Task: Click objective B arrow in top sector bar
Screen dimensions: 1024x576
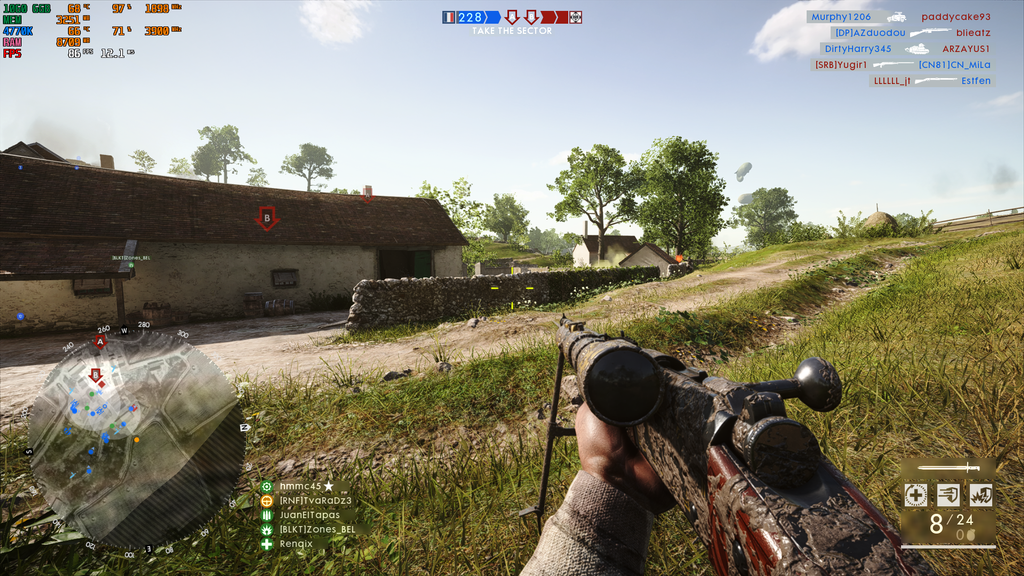Action: [531, 17]
